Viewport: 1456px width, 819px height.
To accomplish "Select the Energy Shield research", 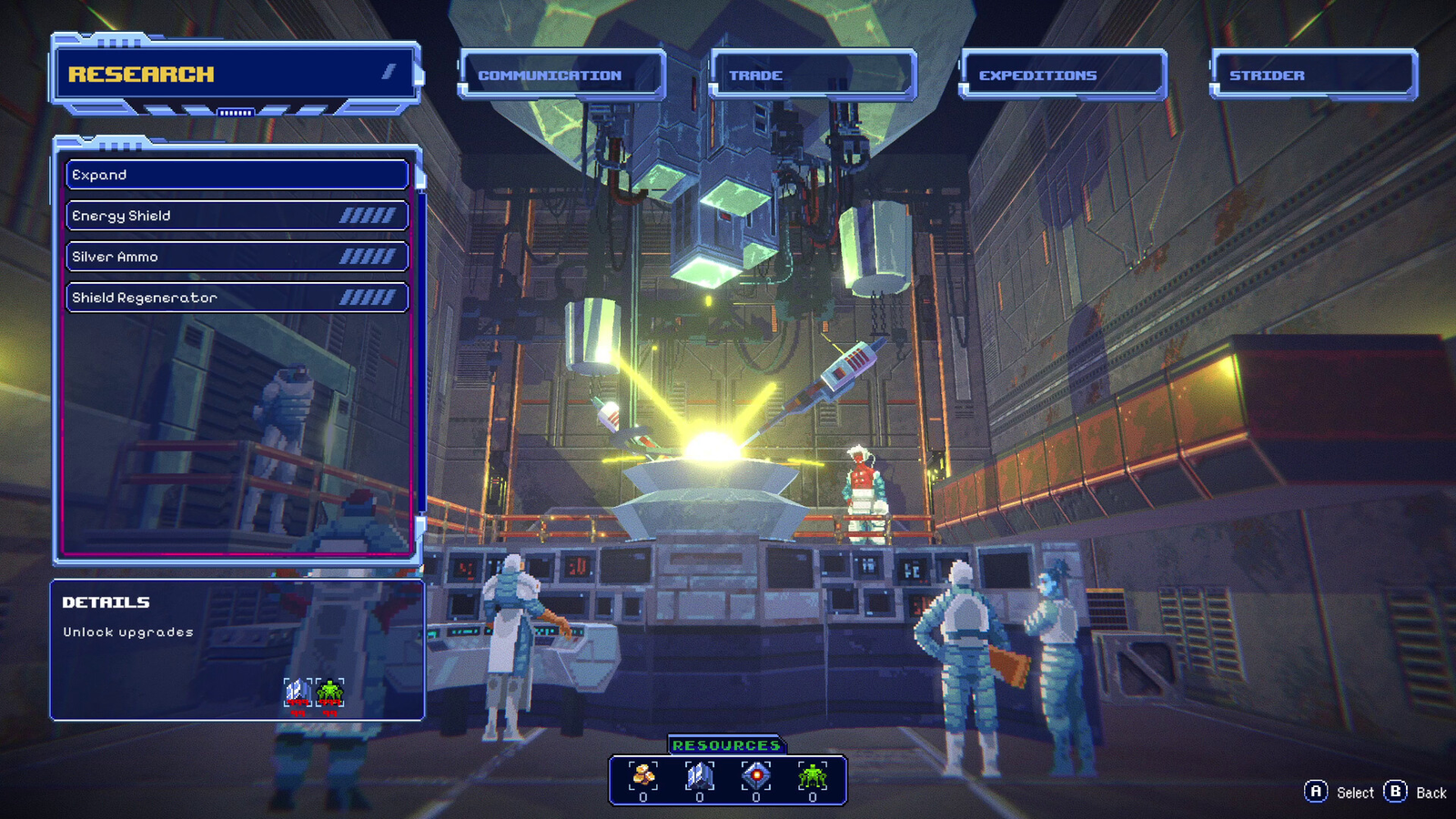I will pyautogui.click(x=237, y=216).
